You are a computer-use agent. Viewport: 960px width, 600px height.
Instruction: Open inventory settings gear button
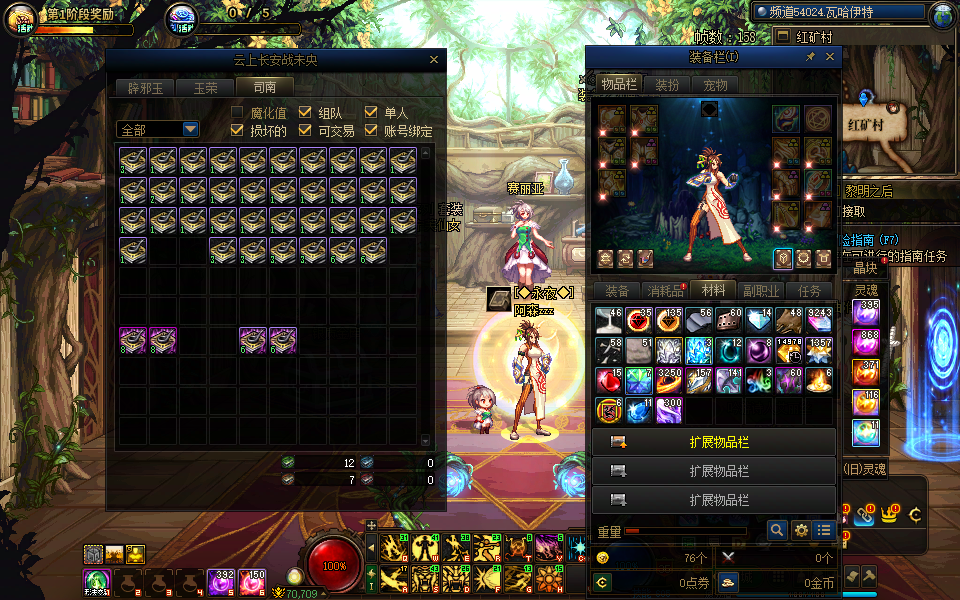tap(801, 531)
